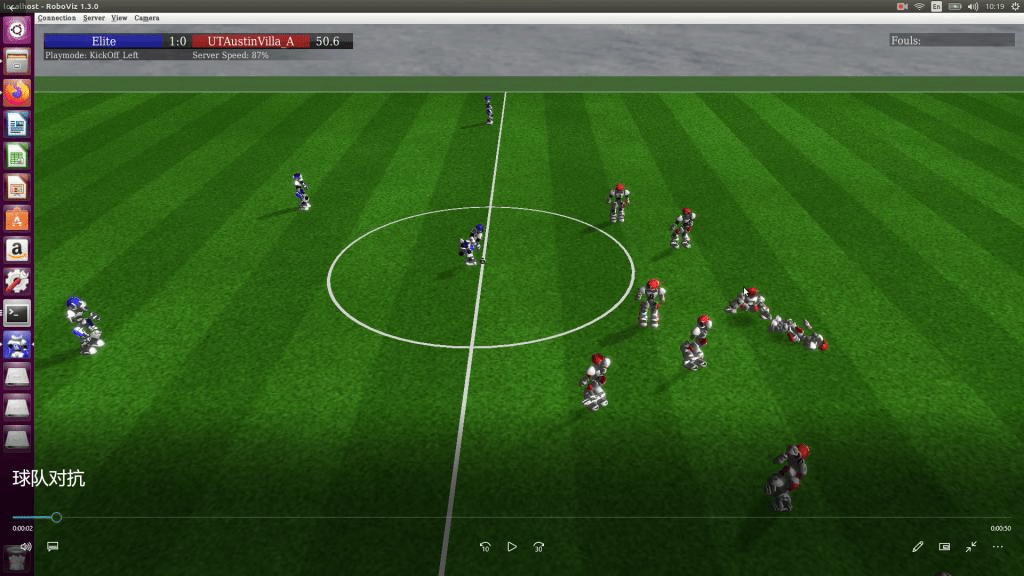Click the pencil edit icon
This screenshot has width=1024, height=576.
918,547
